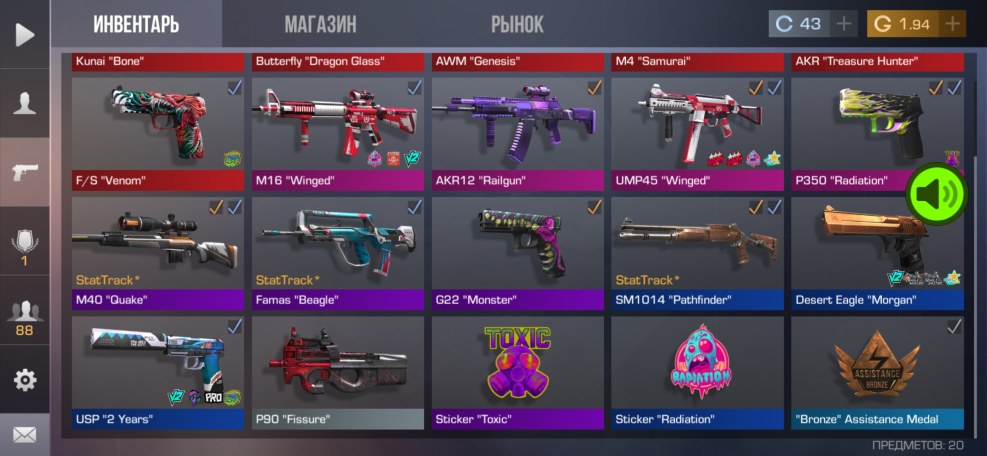Select the AKR12 "Railgun" skin

[517, 132]
